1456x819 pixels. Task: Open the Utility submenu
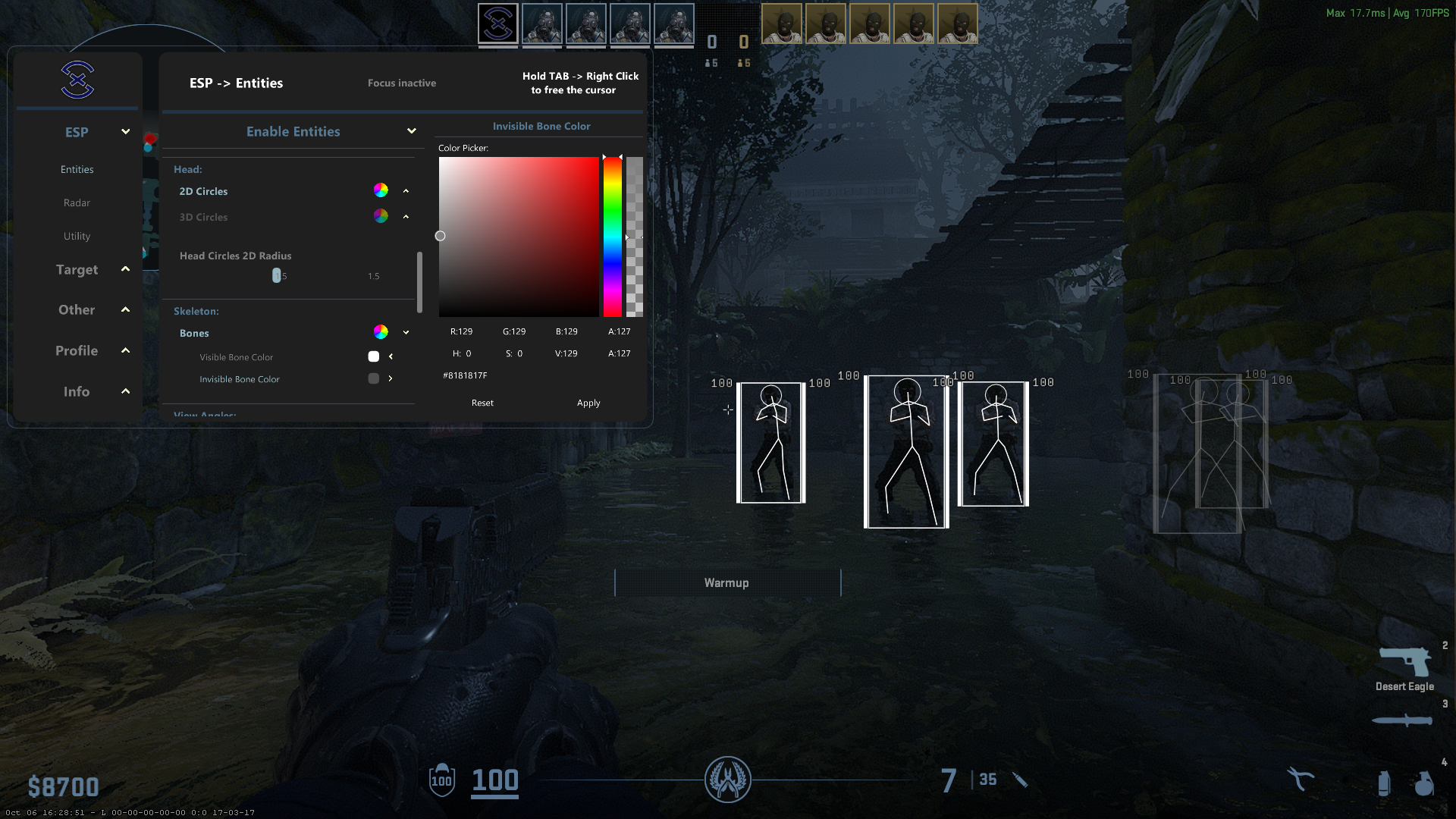point(77,236)
